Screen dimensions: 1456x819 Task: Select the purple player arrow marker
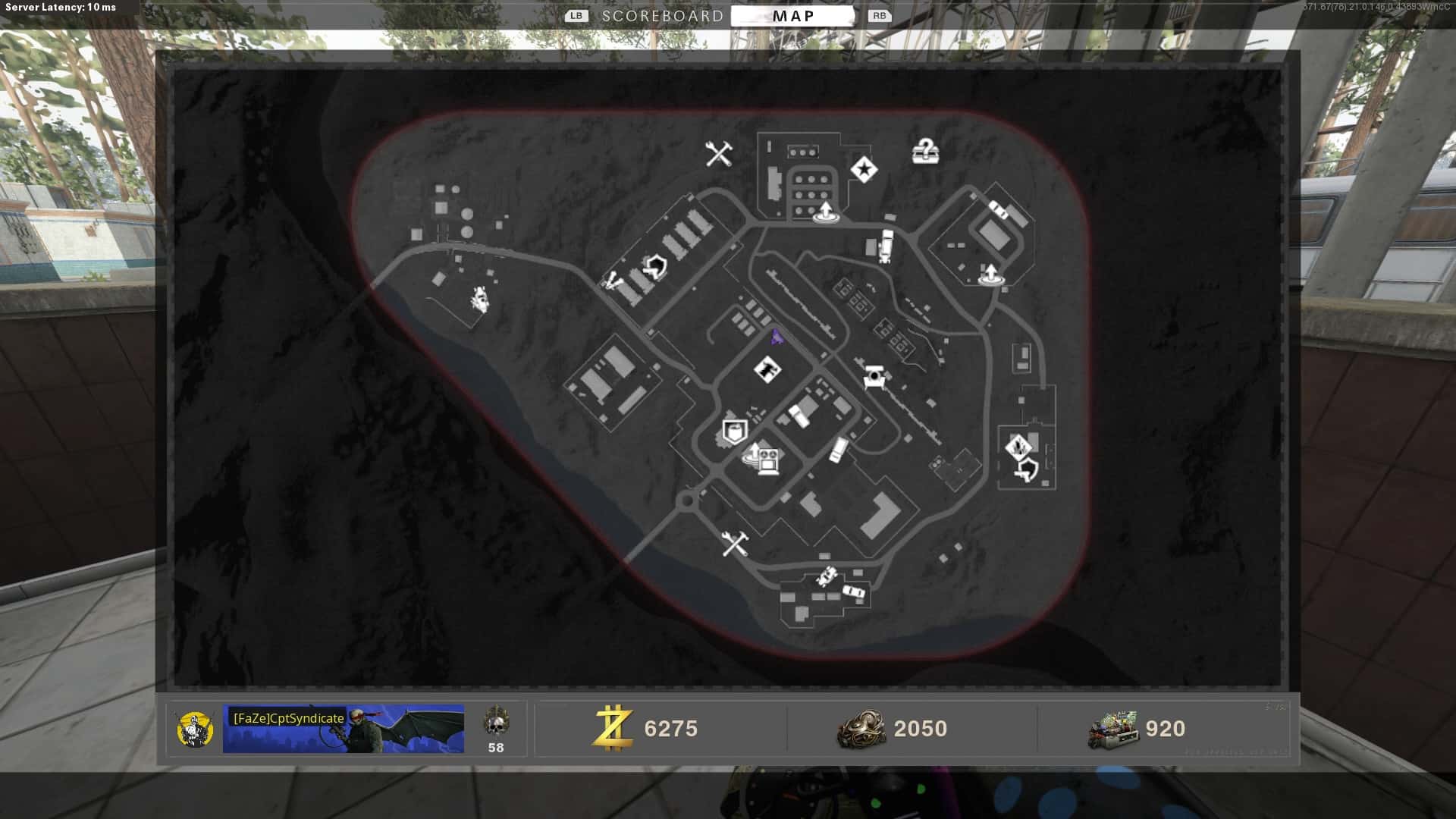[x=777, y=337]
